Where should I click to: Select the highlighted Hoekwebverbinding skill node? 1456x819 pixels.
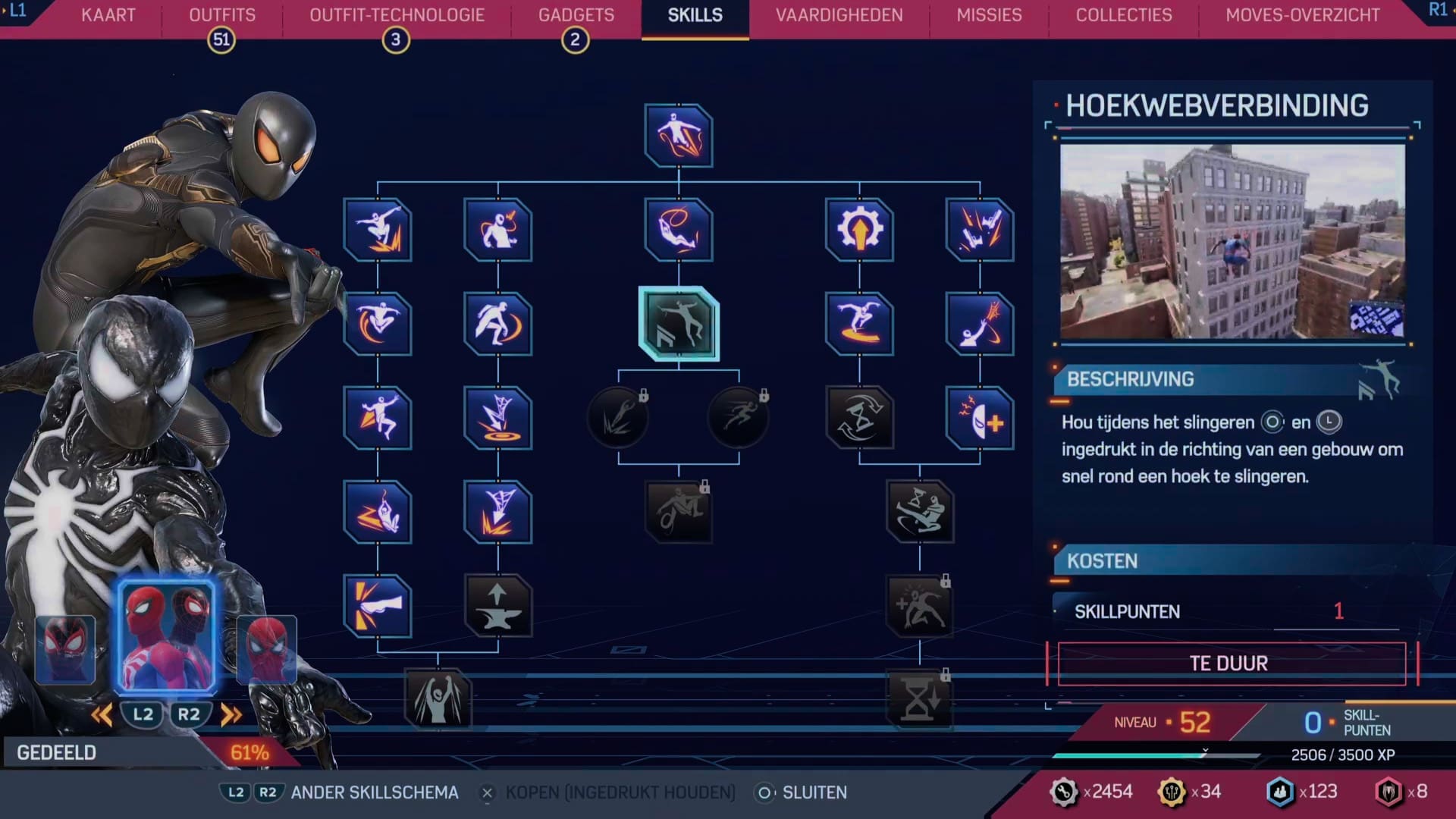[x=679, y=326]
